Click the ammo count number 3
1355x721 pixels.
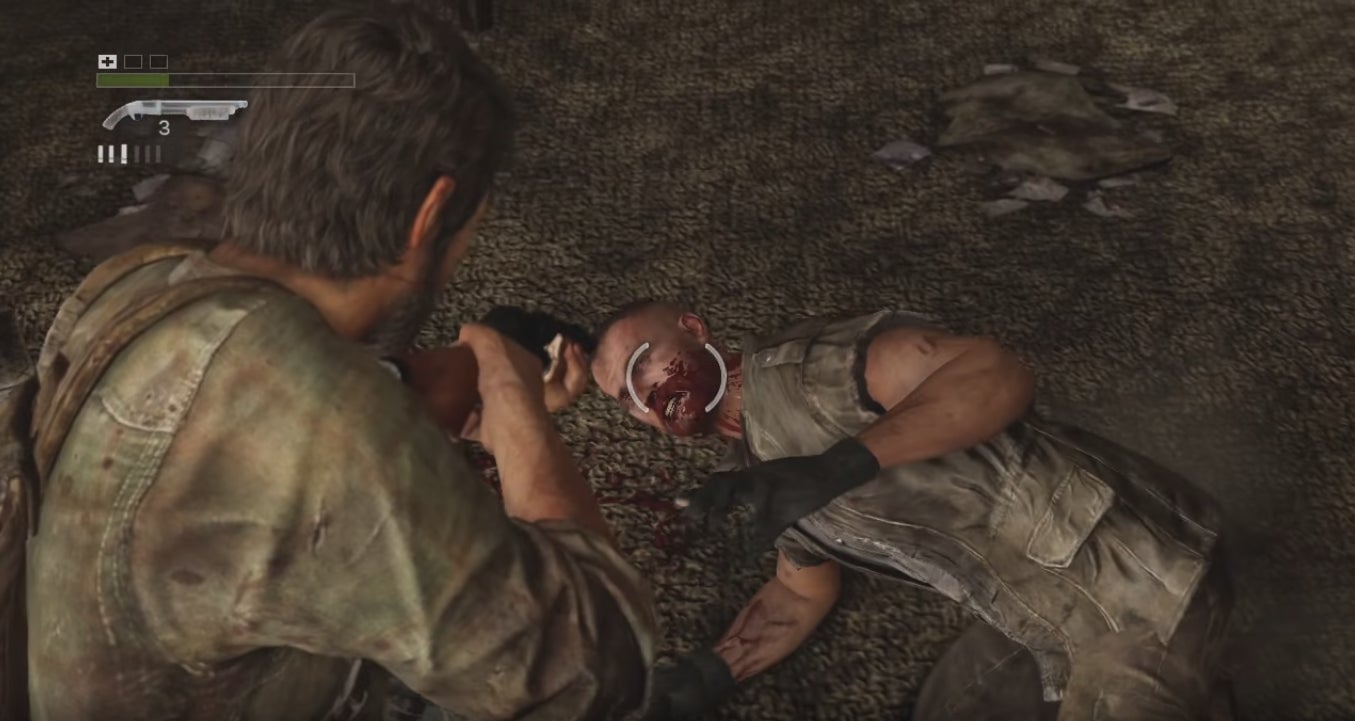click(x=164, y=127)
